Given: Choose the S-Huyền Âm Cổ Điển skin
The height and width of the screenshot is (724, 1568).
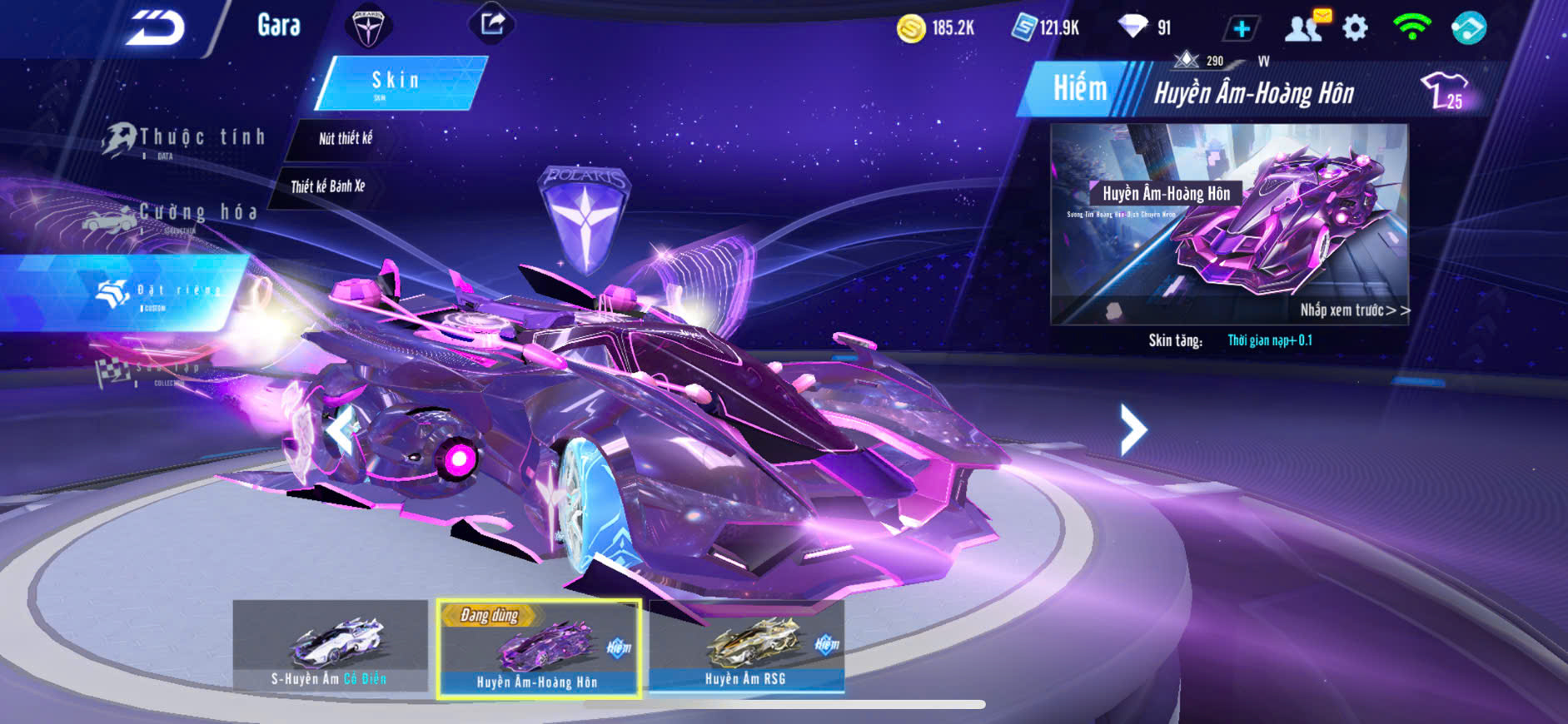Looking at the screenshot, I should point(330,646).
